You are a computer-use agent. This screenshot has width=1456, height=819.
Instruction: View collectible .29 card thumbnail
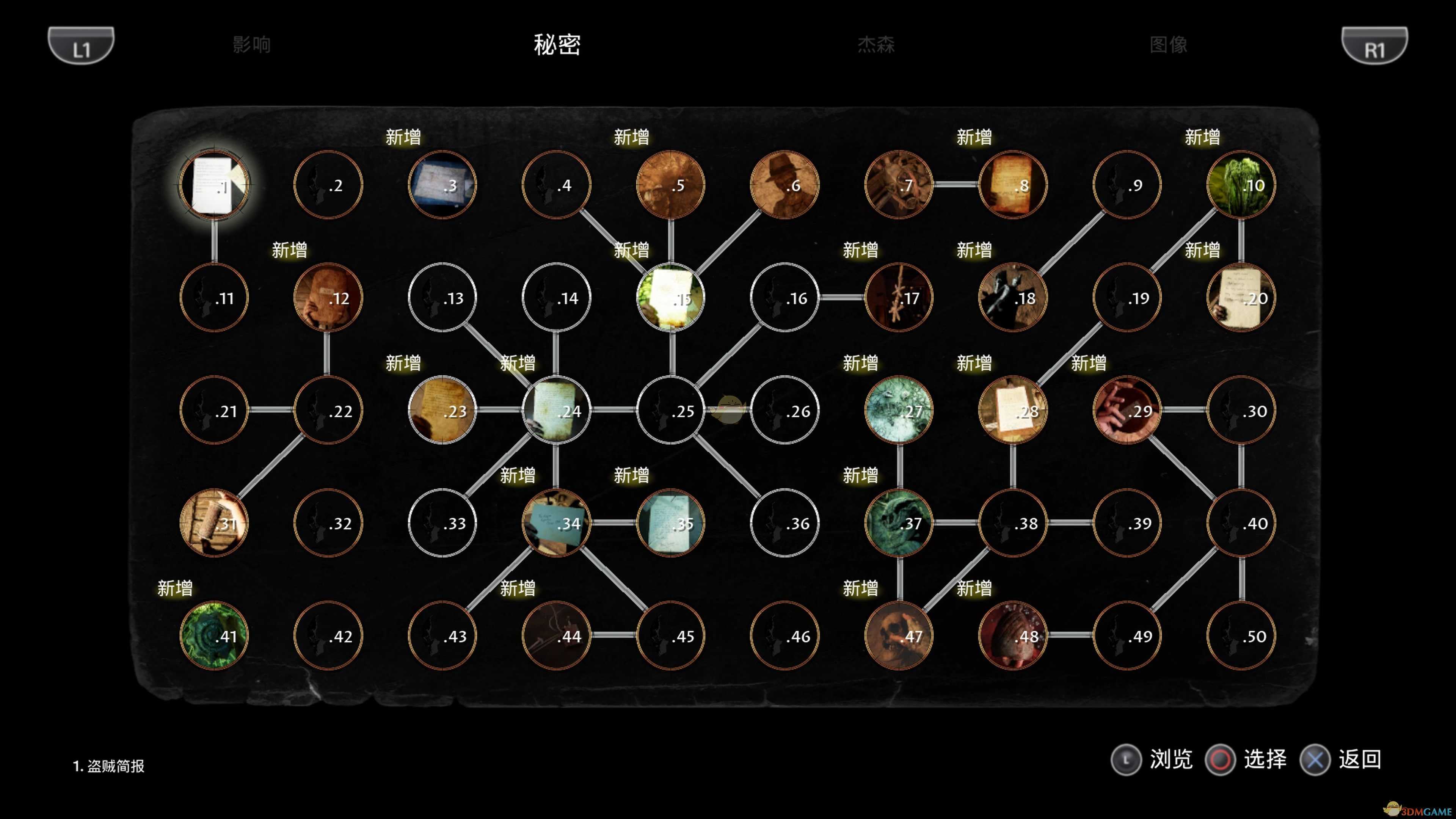[x=1127, y=411]
